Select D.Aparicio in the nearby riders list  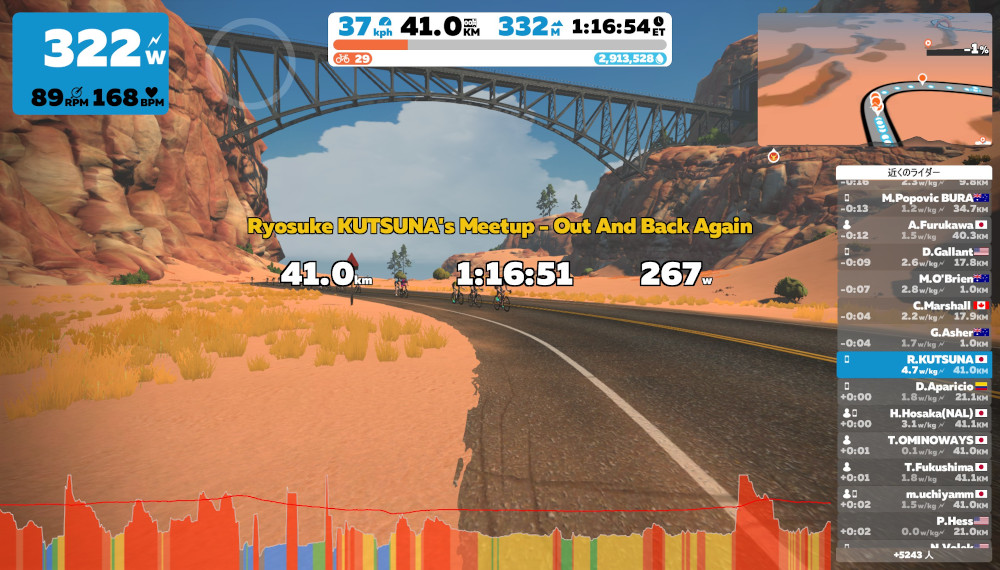point(914,391)
